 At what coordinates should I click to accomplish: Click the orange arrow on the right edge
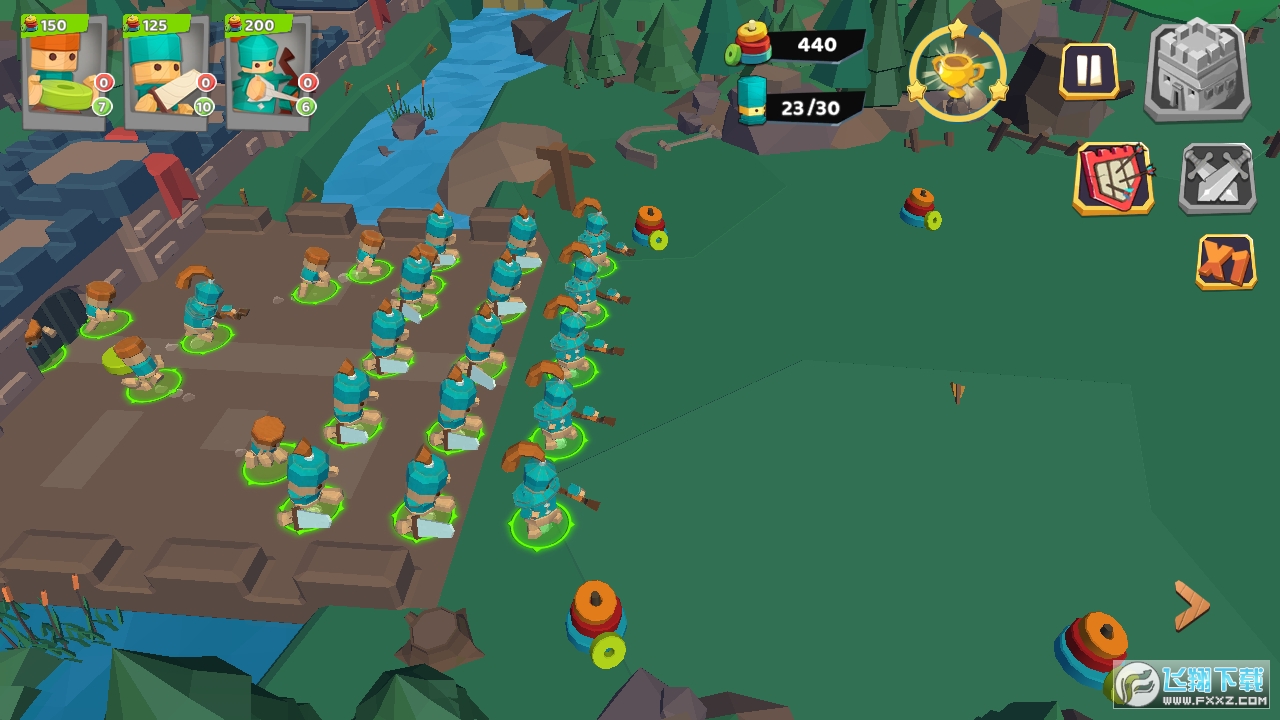1190,605
